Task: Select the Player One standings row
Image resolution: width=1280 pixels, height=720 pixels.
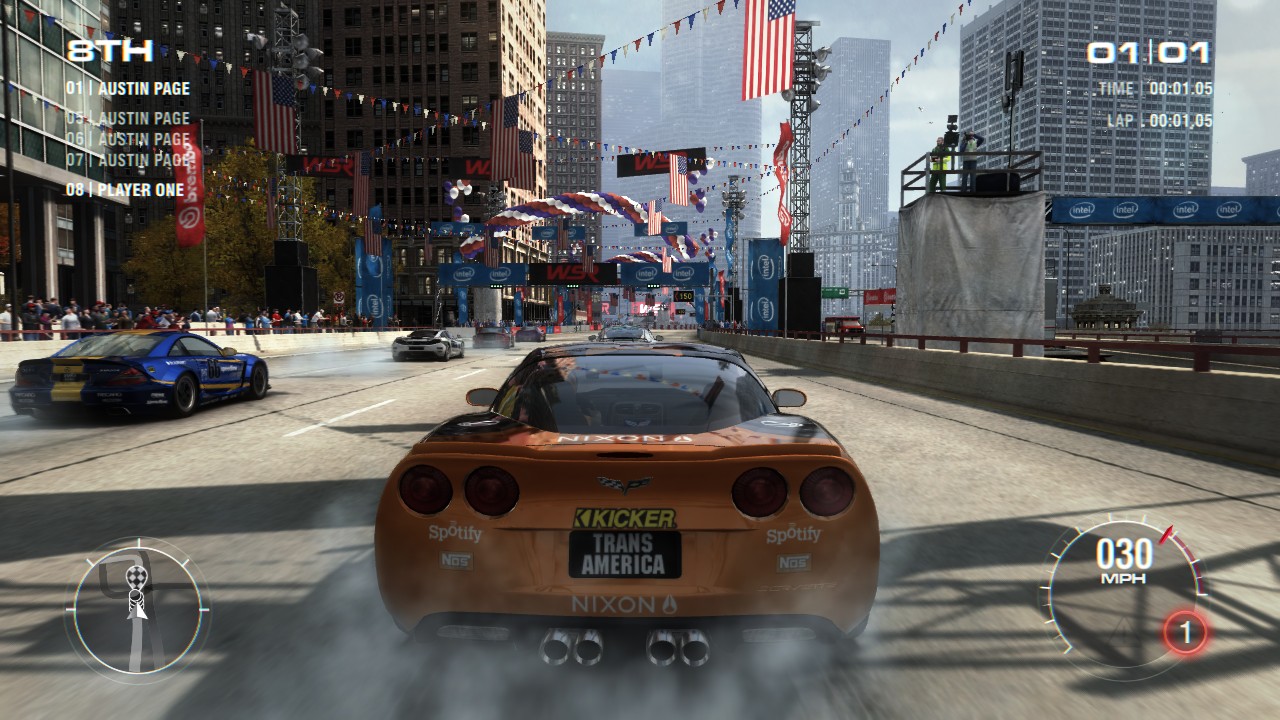Action: (x=125, y=190)
